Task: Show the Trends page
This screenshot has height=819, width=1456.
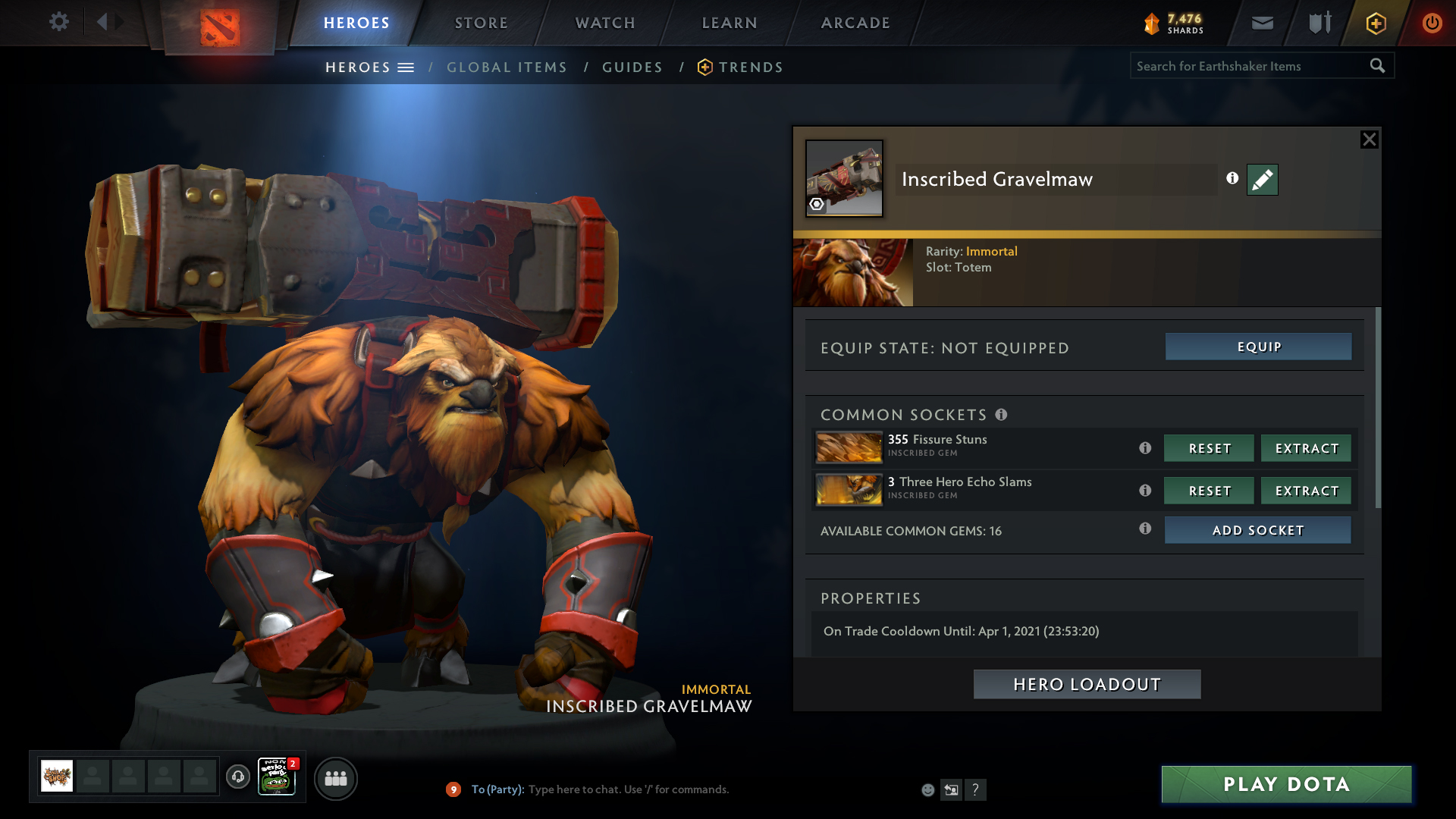Action: pyautogui.click(x=750, y=67)
